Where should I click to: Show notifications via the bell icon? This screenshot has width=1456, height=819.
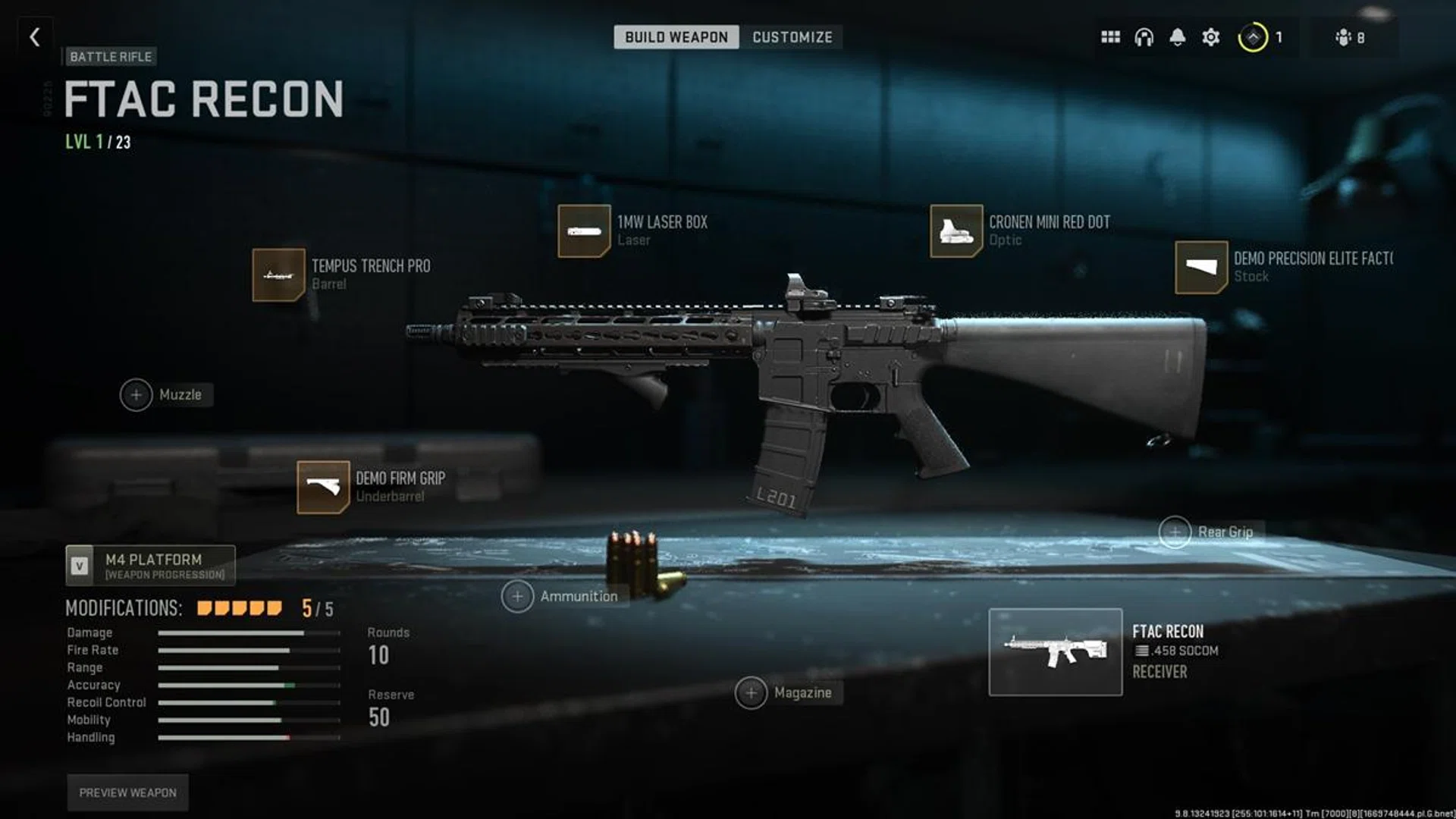(1177, 37)
